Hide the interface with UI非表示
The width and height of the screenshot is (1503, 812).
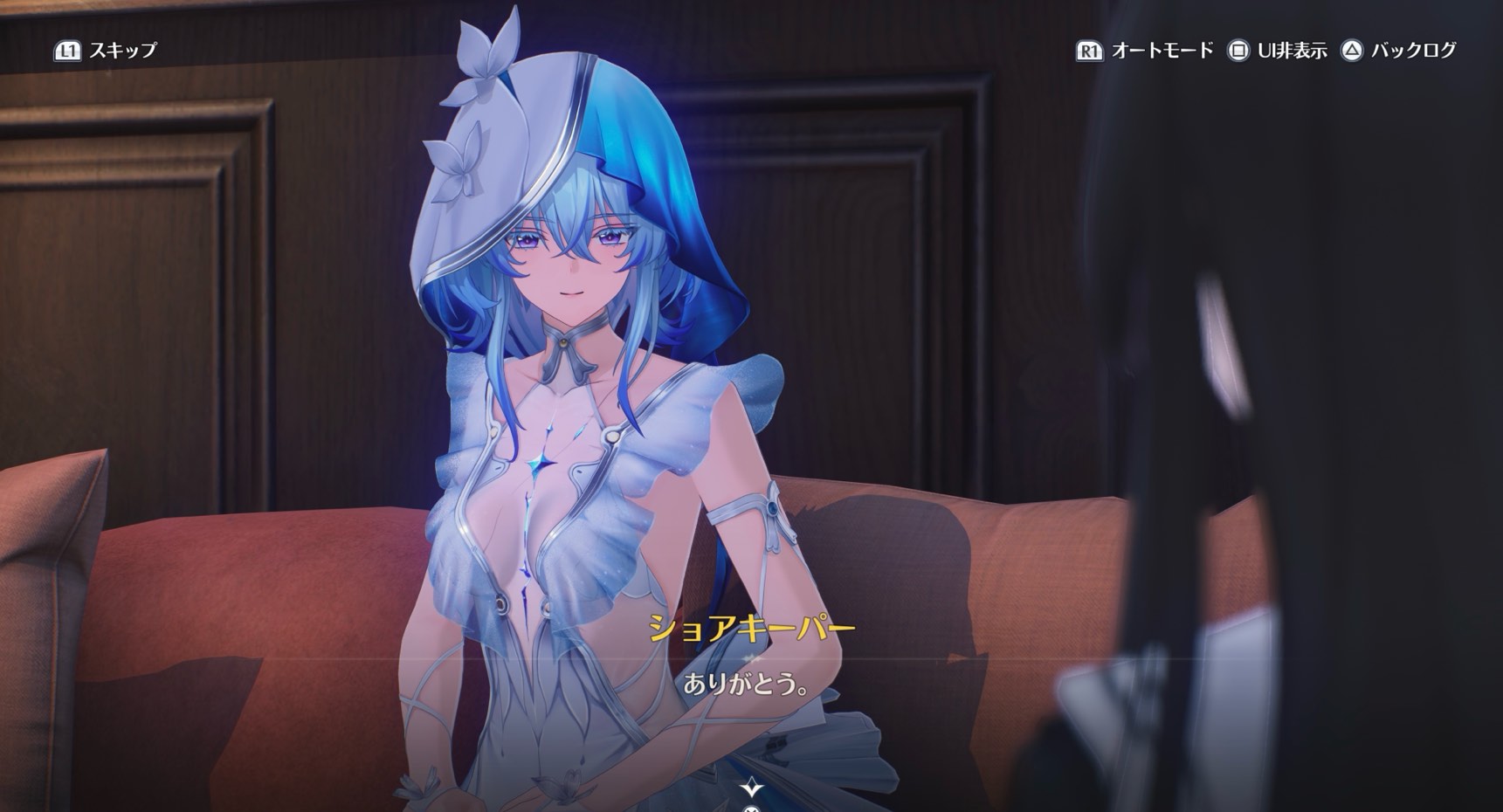[x=1277, y=51]
